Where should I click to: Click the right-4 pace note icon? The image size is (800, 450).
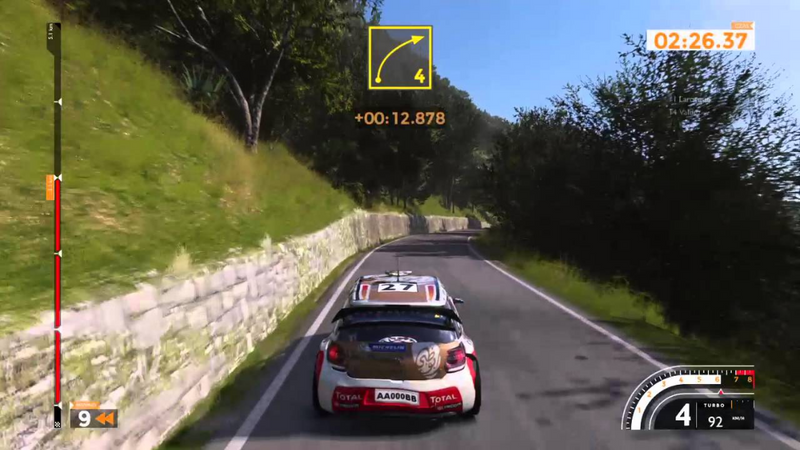tap(399, 58)
